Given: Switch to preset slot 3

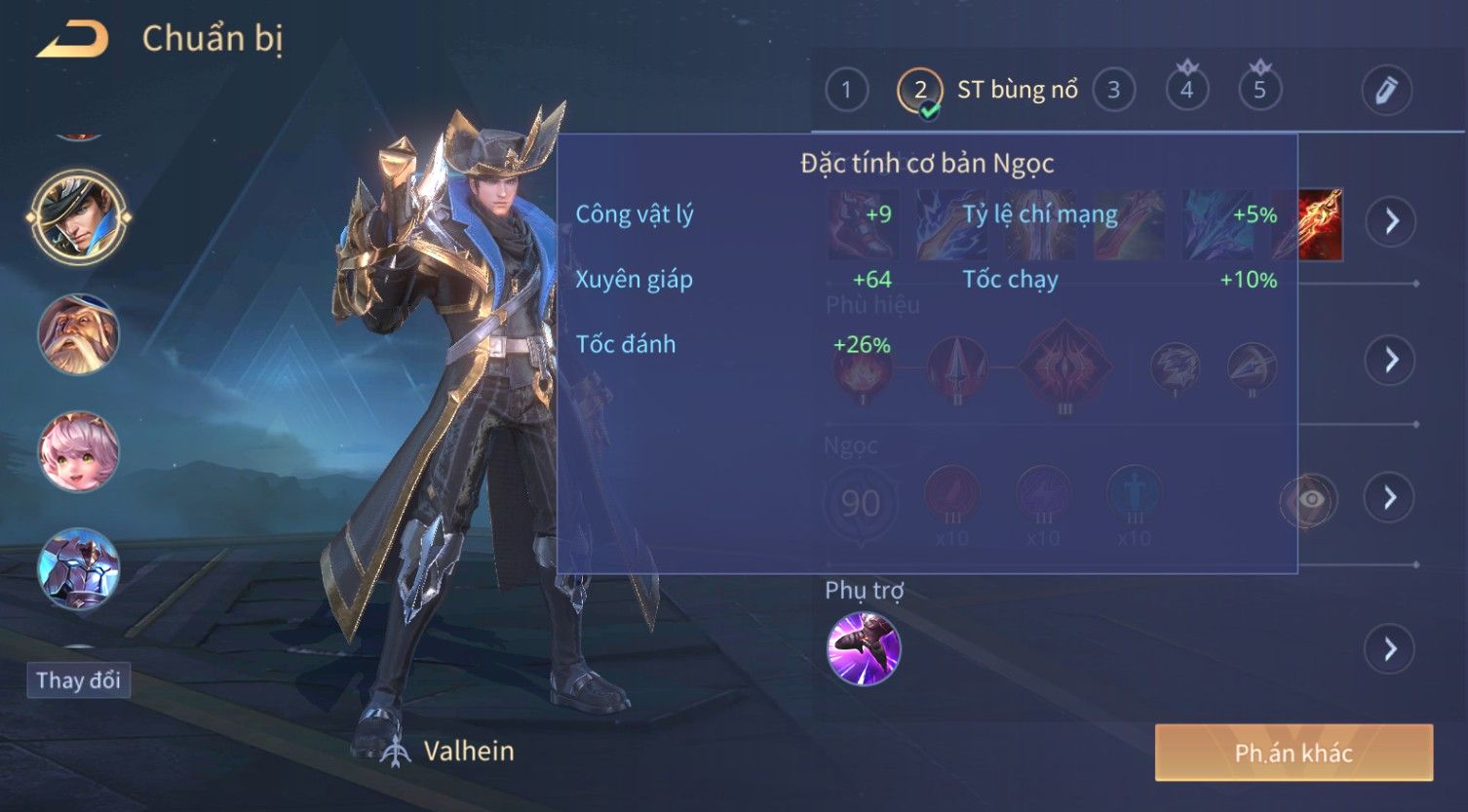Looking at the screenshot, I should click(1113, 91).
